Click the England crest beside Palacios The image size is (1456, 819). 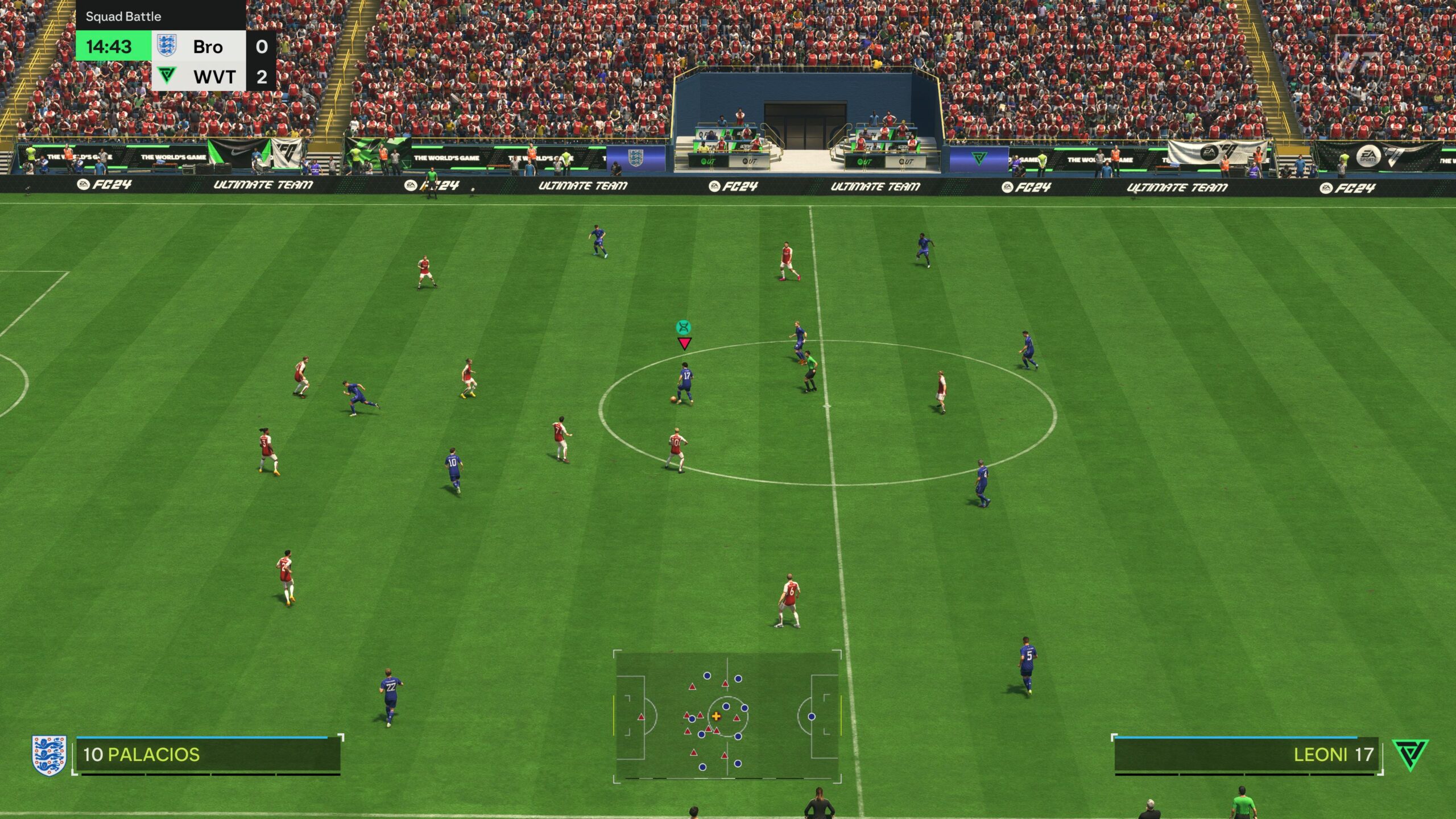49,755
